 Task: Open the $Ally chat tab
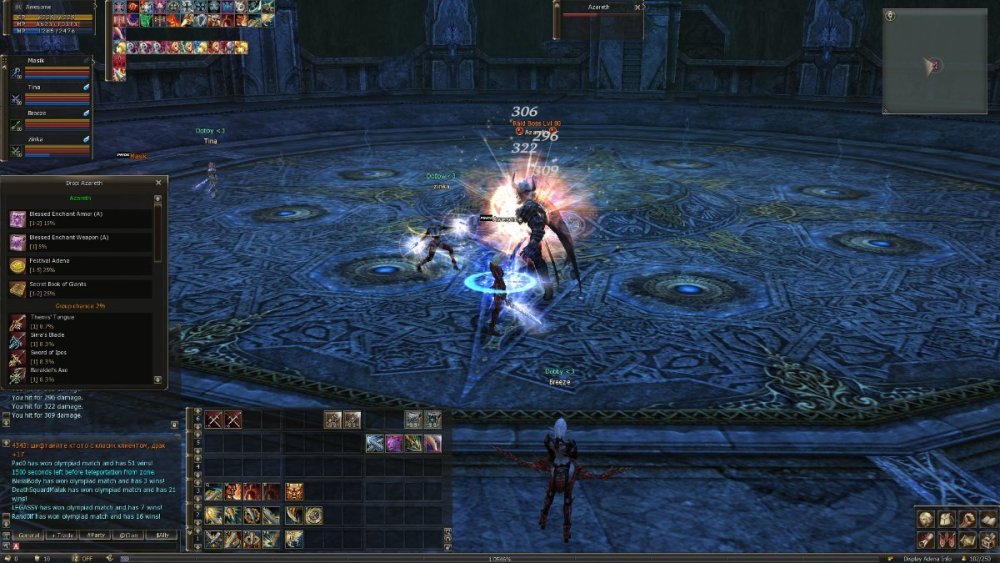click(x=160, y=535)
